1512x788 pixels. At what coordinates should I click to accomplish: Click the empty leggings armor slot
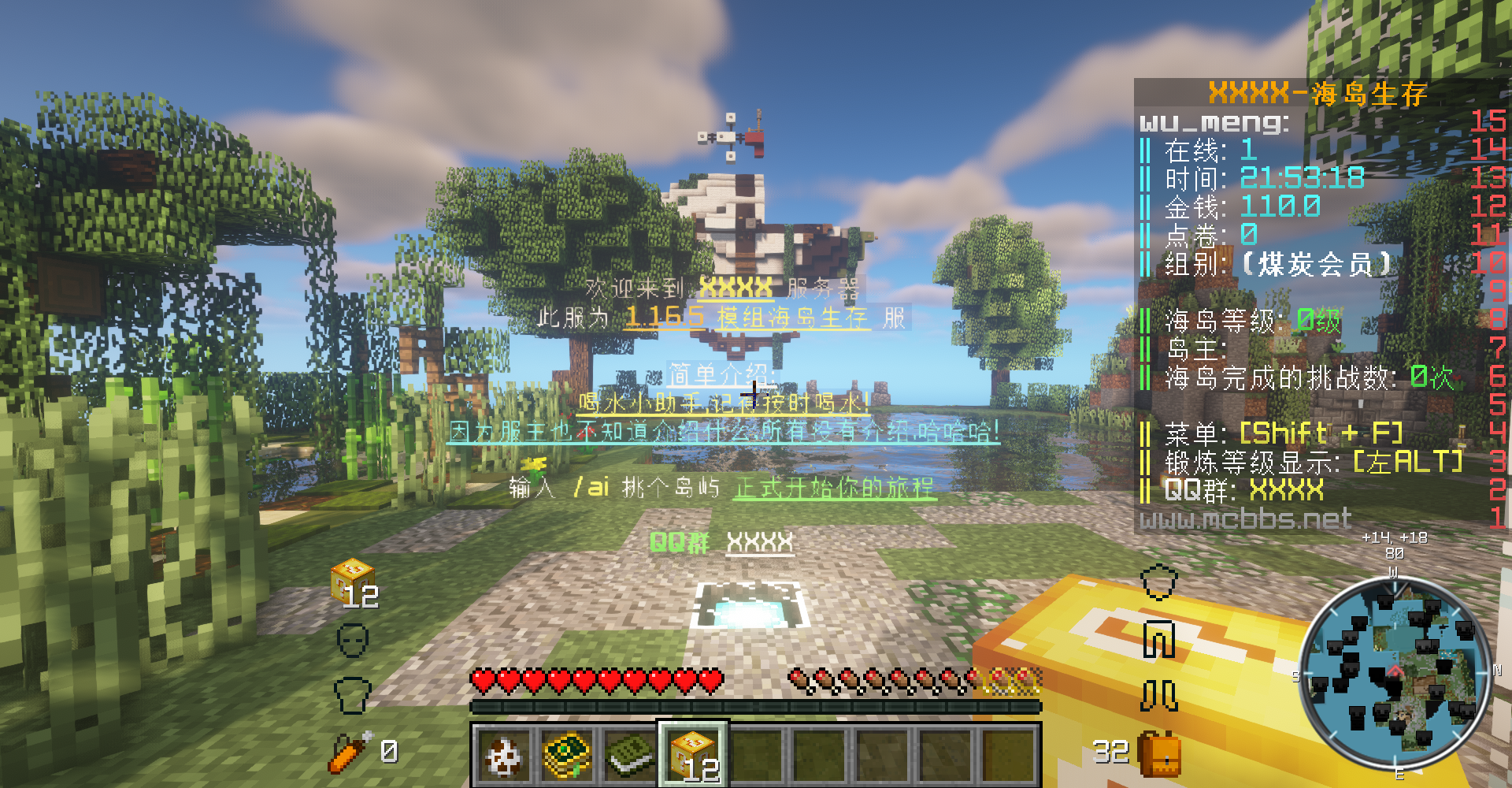pyautogui.click(x=1159, y=639)
